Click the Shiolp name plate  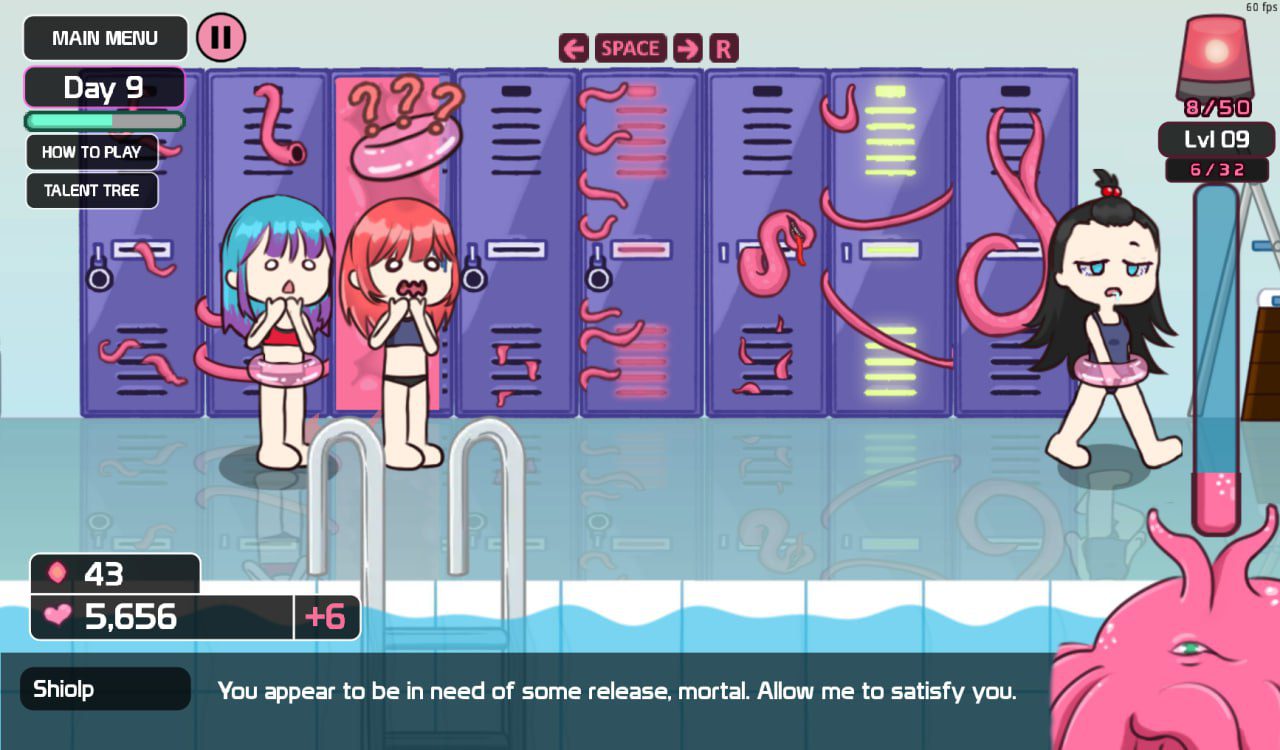point(105,688)
